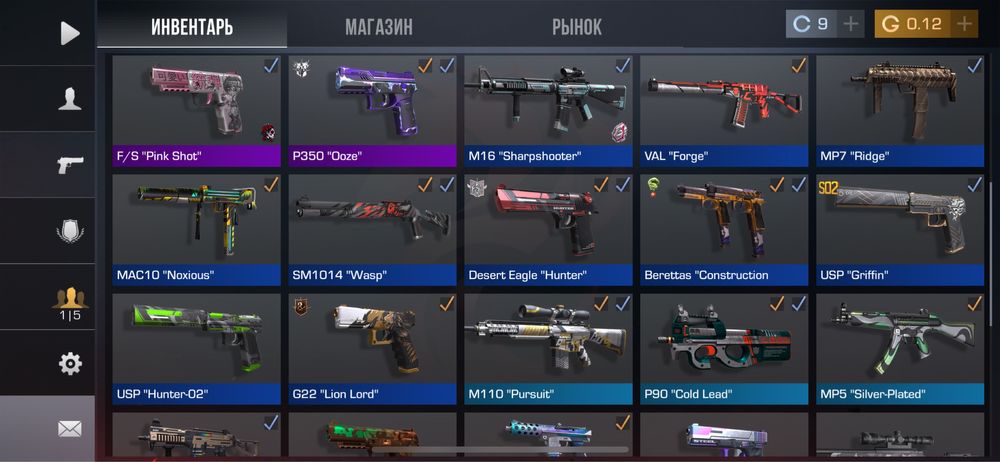Choose the G22 "Lion Lord" skin
This screenshot has height=462, width=1000.
tap(372, 347)
